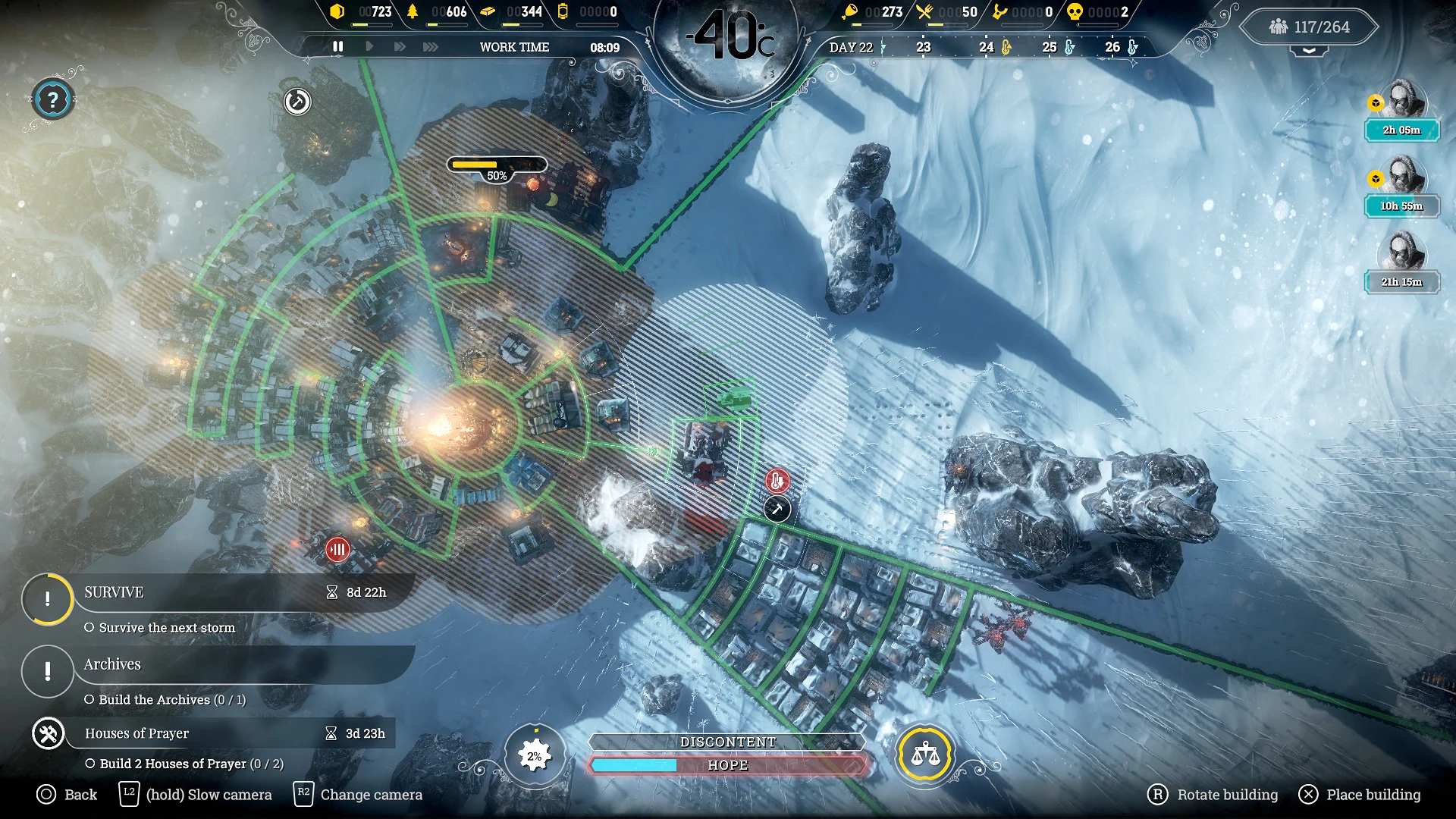Click the red overdrive alert marker
1456x819 pixels.
pyautogui.click(x=337, y=549)
